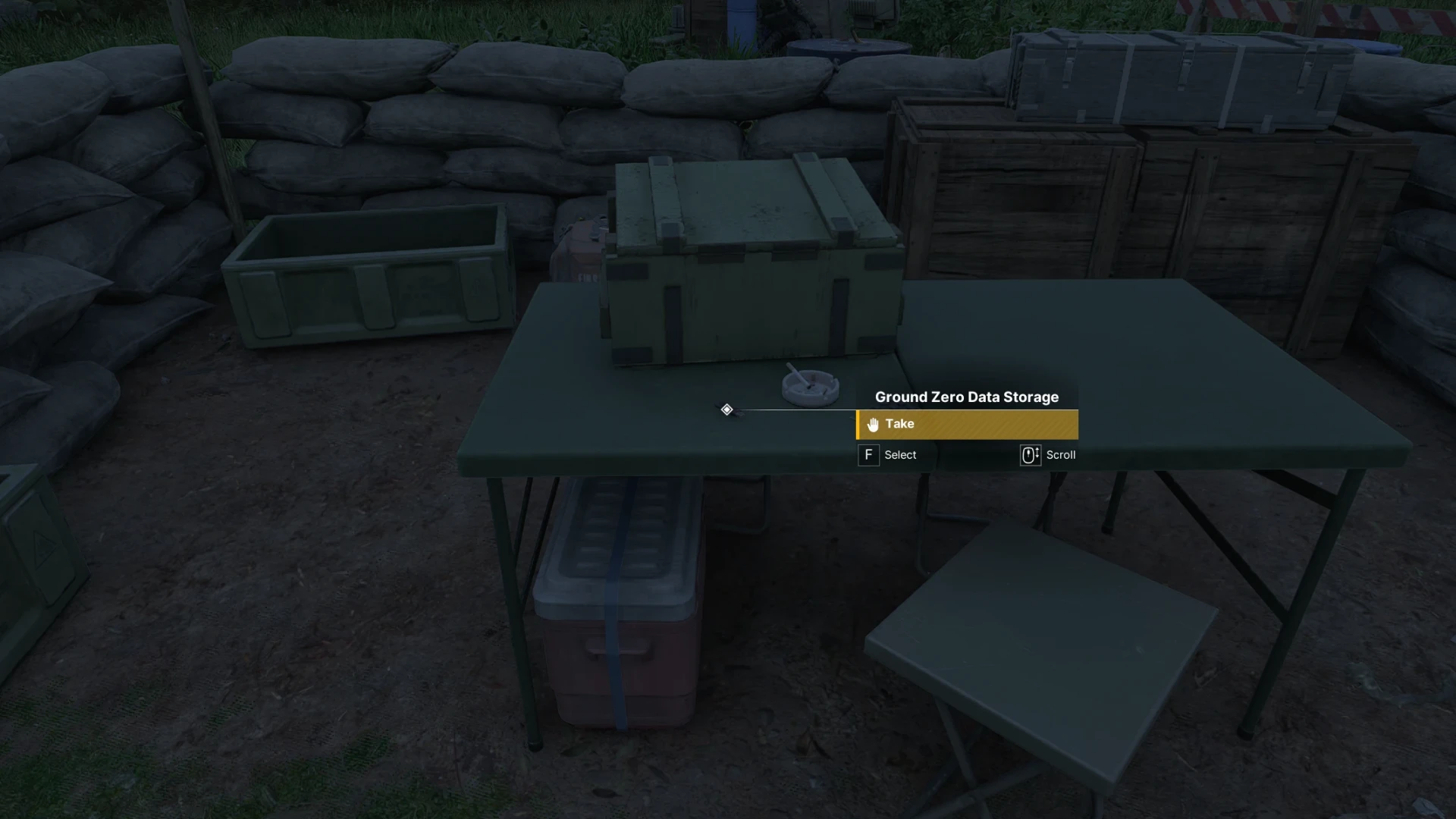This screenshot has height=819, width=1456.
Task: Choose the Take action for the data storage
Action: point(966,425)
